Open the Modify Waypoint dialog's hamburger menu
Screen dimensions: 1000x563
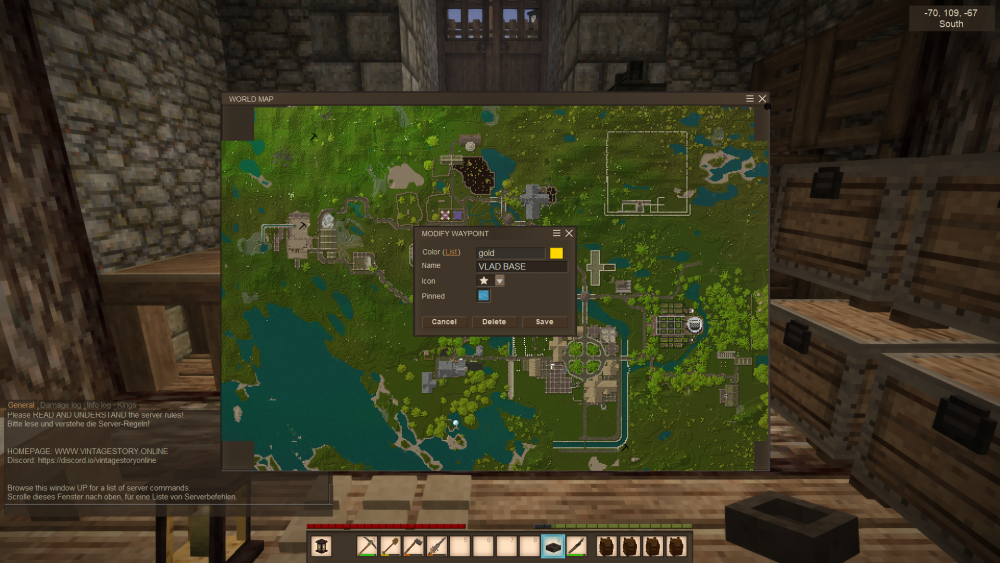click(x=557, y=233)
